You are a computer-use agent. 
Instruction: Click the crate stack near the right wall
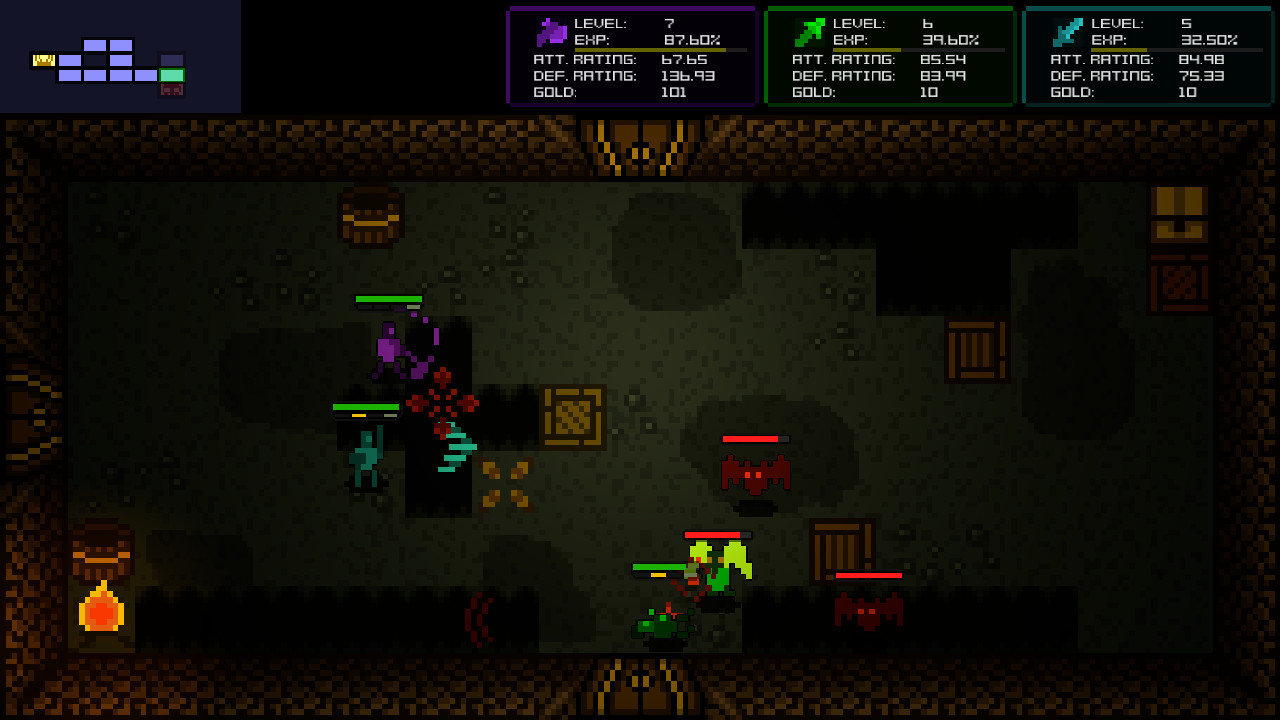coord(975,350)
